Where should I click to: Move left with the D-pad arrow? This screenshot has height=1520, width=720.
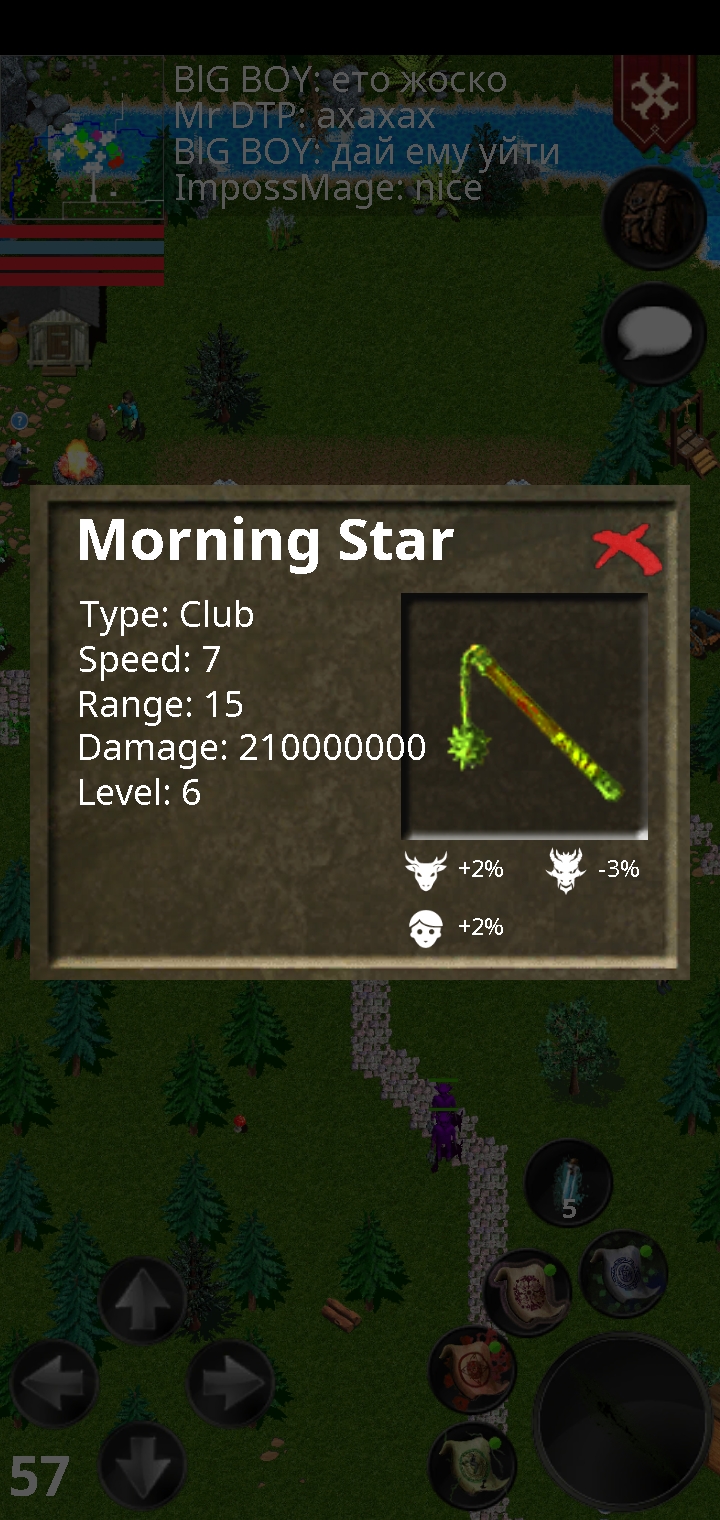point(54,1383)
